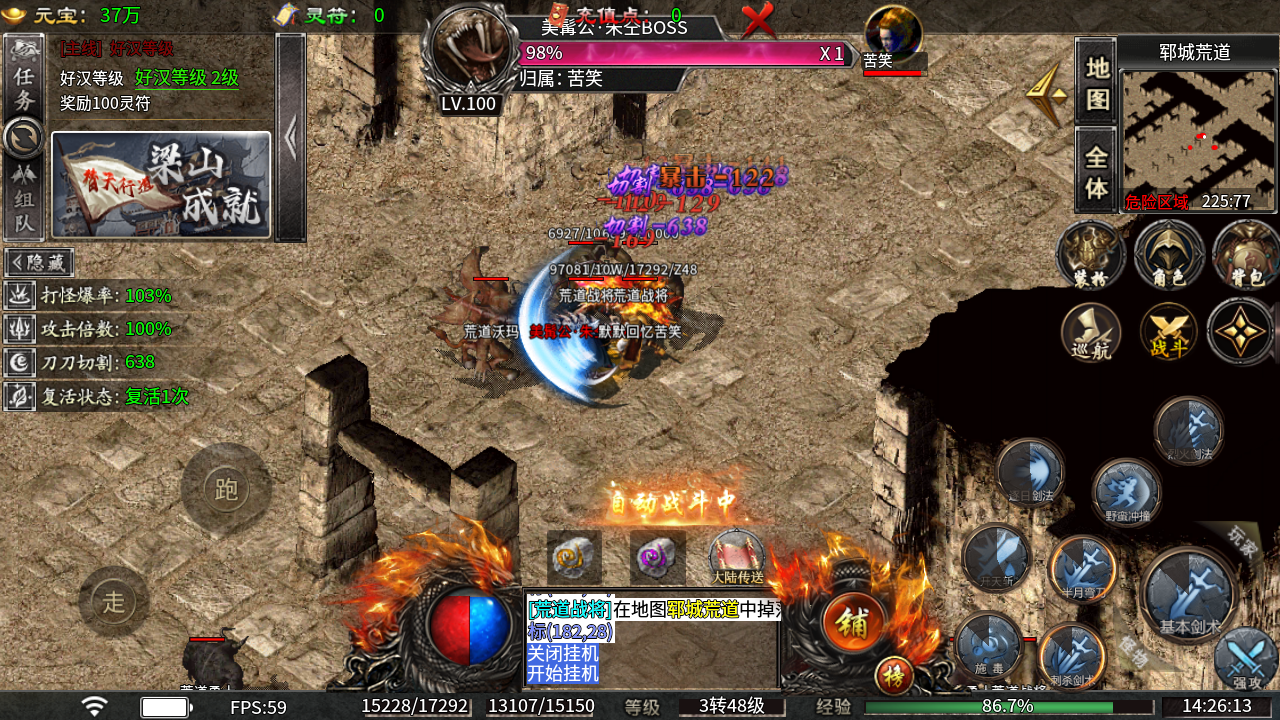Open the 梁山成就 achievement banner

161,185
